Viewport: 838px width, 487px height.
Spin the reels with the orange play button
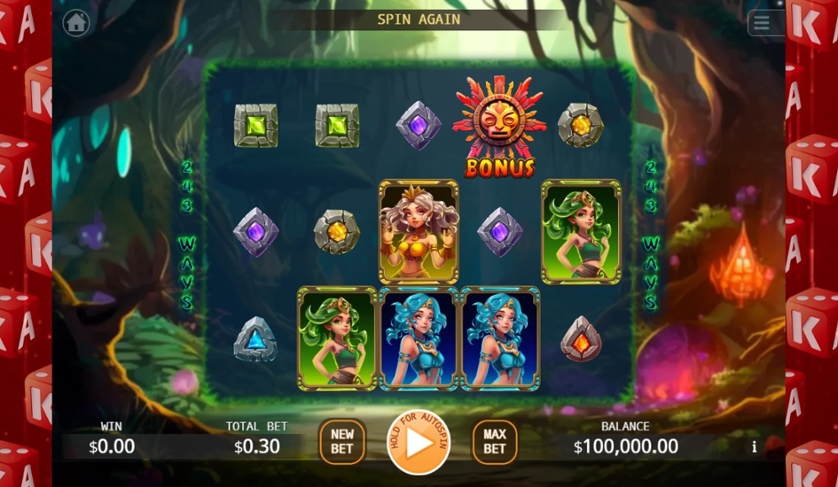[418, 442]
